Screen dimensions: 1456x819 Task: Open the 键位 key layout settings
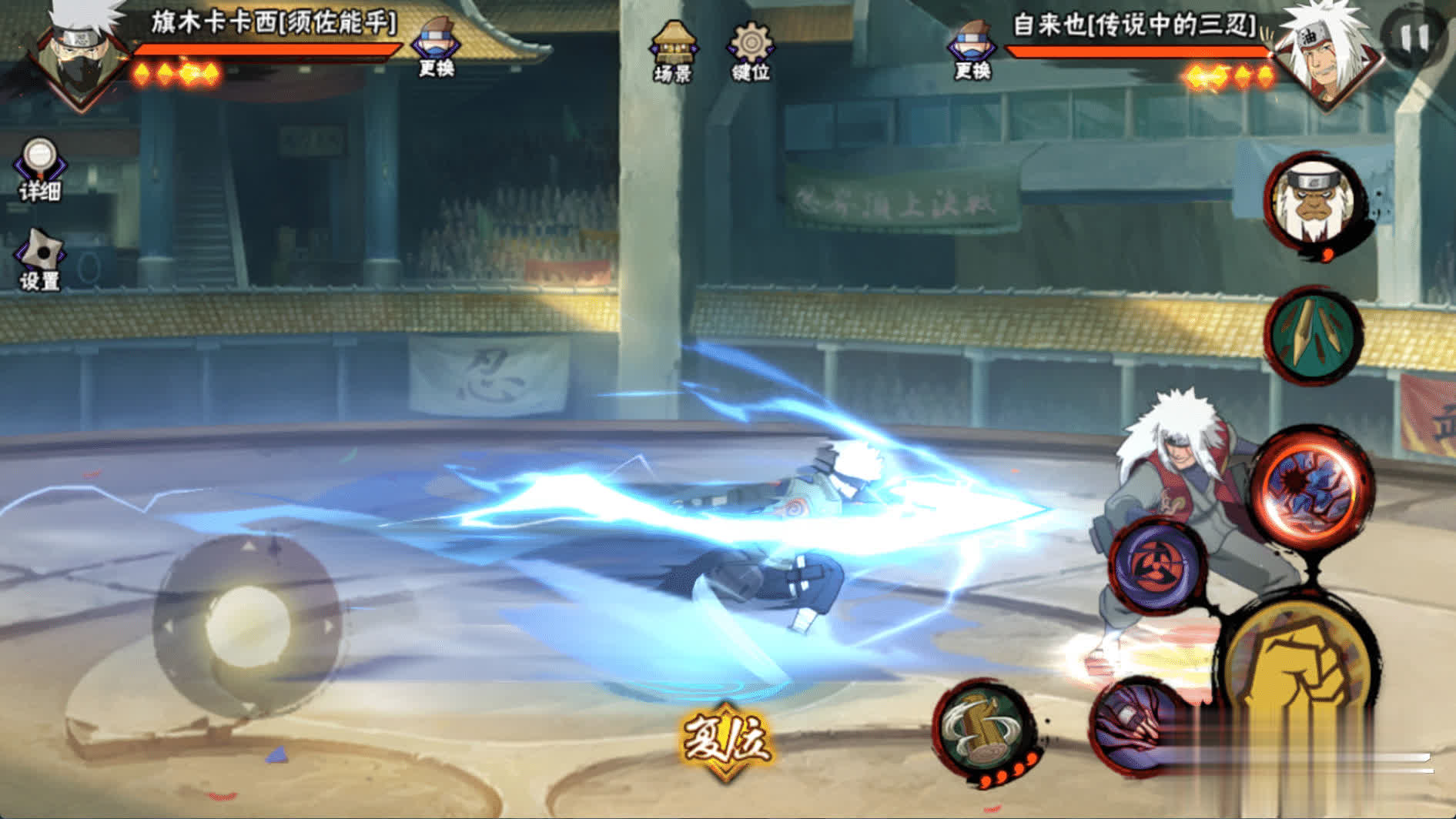[x=751, y=51]
